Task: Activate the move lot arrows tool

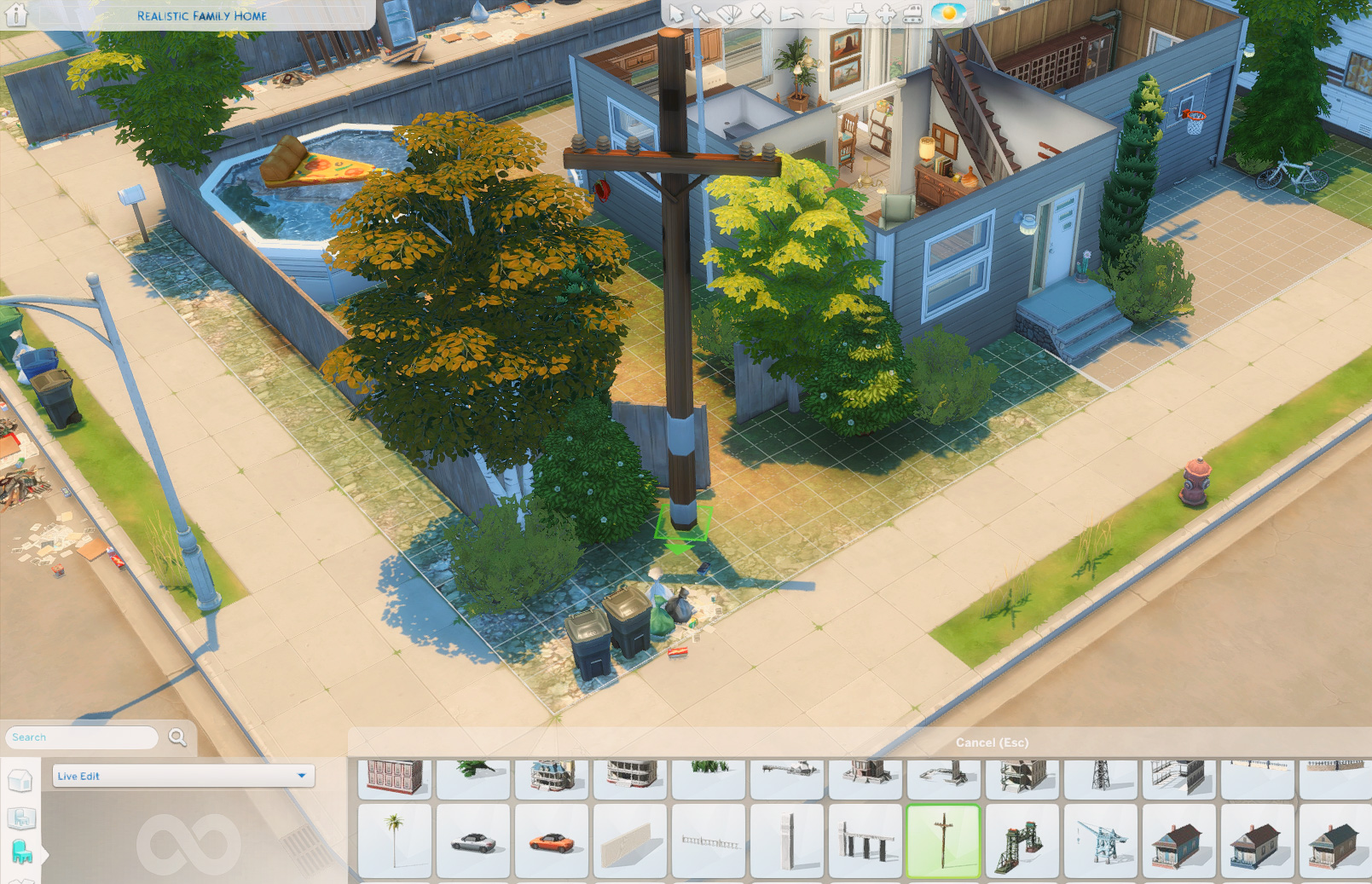Action: coord(886,14)
